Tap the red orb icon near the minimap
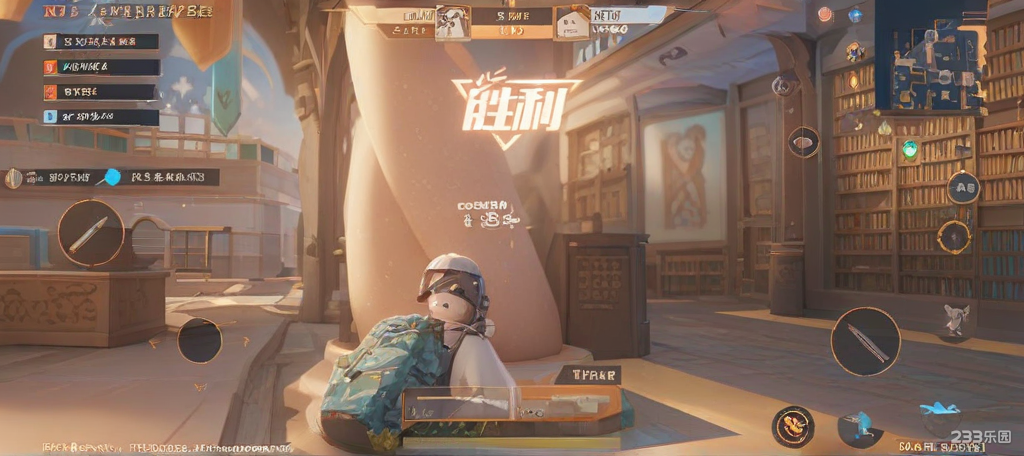This screenshot has width=1024, height=456. (824, 14)
